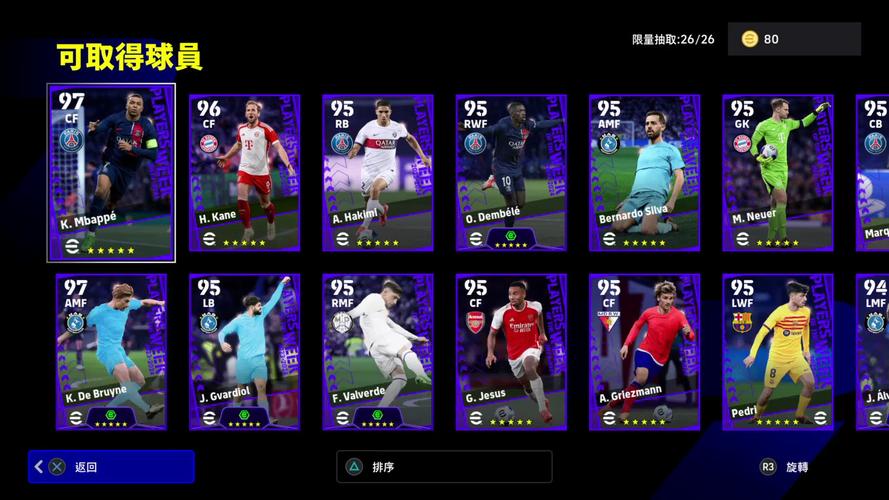Image resolution: width=889 pixels, height=500 pixels.
Task: Choose the H. Kane card
Action: pos(244,172)
